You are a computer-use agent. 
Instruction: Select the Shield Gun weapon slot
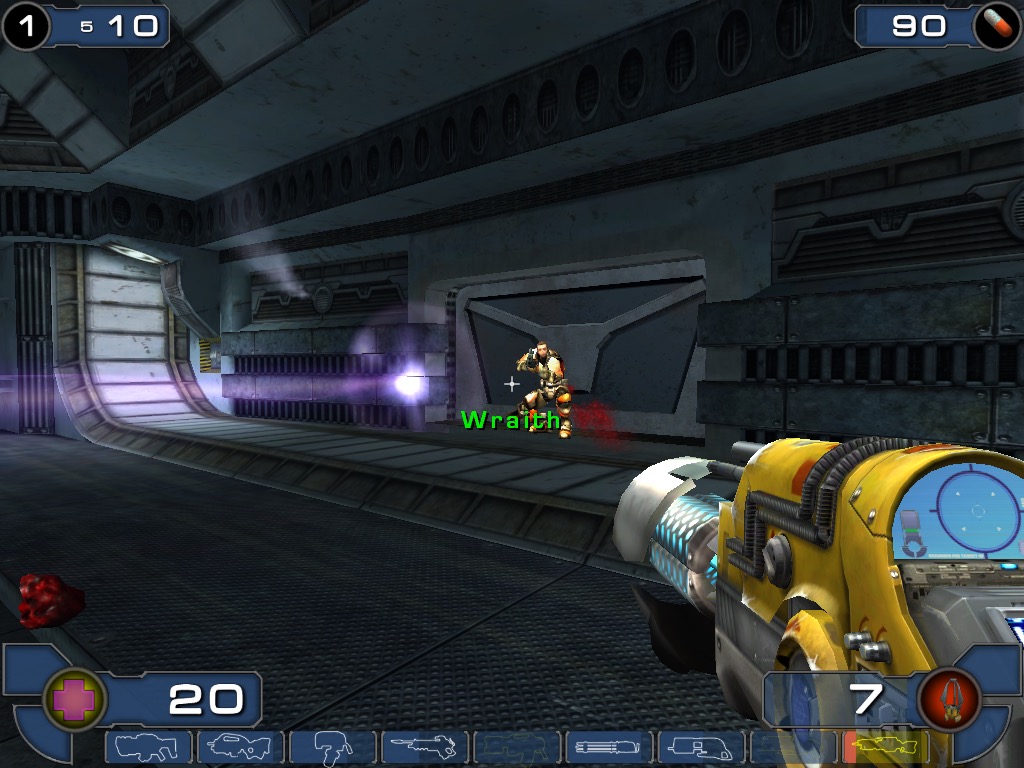pos(147,747)
